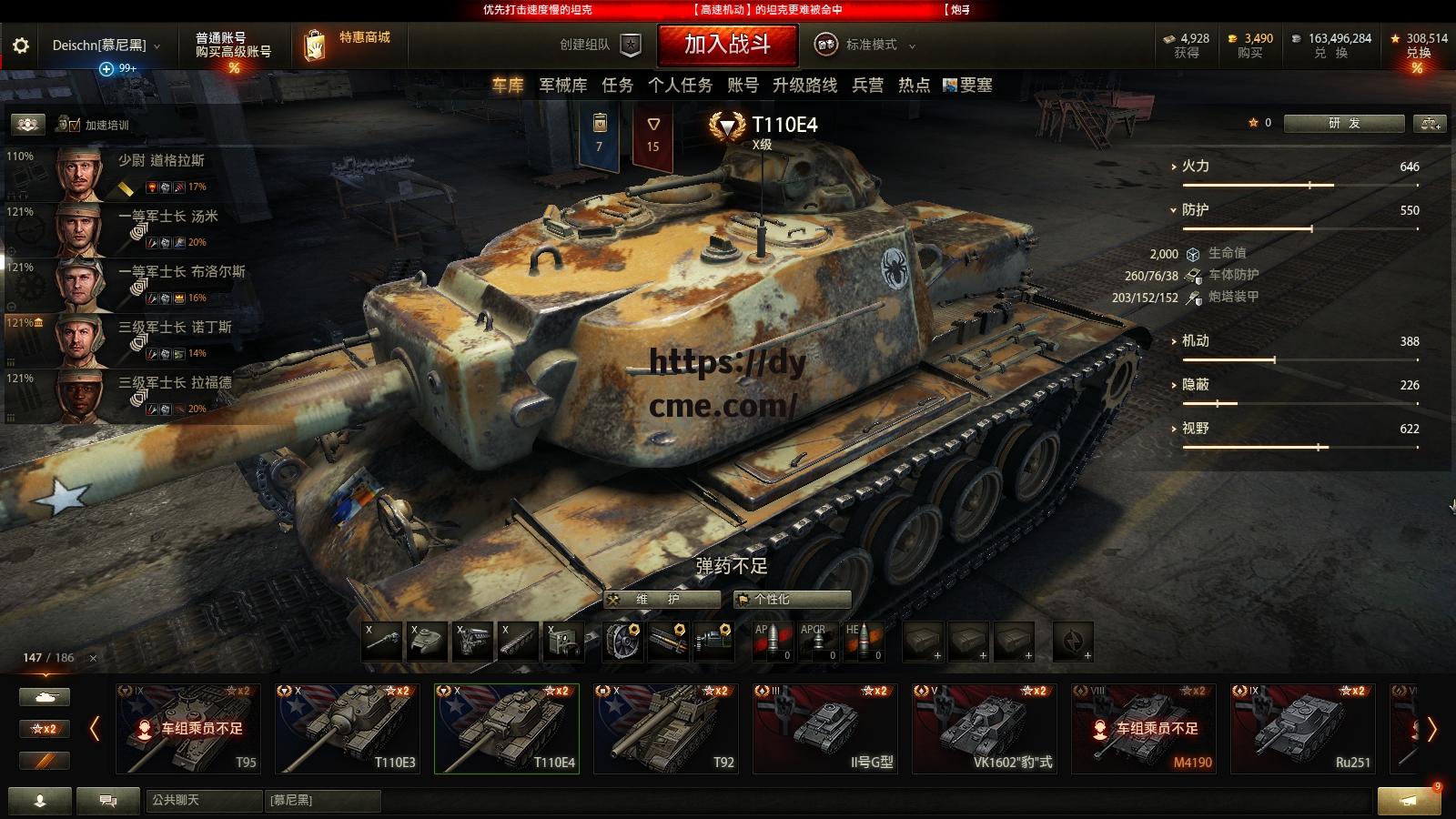
Task: Go to the 升级路线 tech tree tab
Action: [x=804, y=86]
